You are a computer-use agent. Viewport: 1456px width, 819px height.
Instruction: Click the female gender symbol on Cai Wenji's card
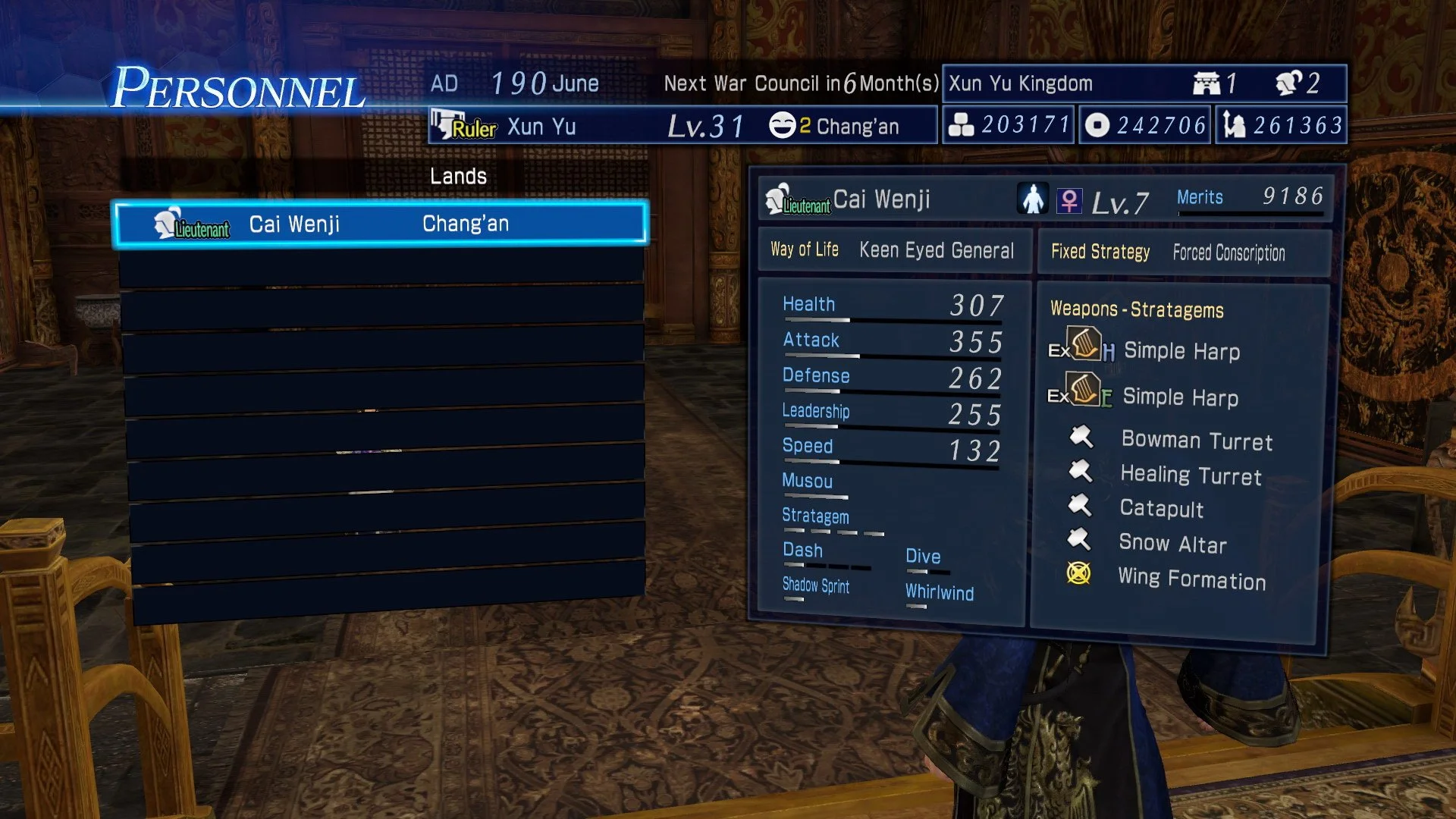click(x=1070, y=199)
